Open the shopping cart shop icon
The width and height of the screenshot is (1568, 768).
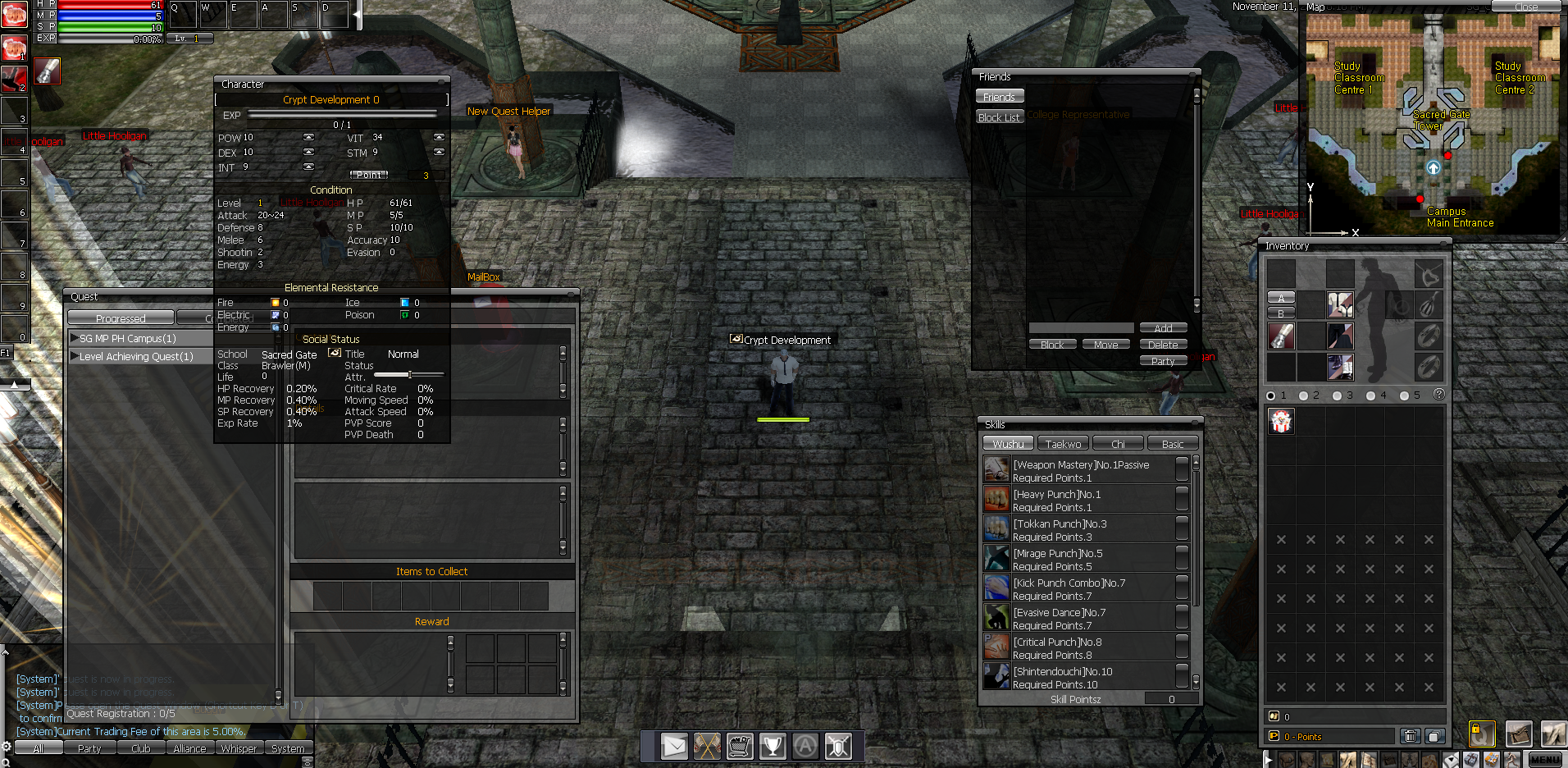[x=740, y=746]
